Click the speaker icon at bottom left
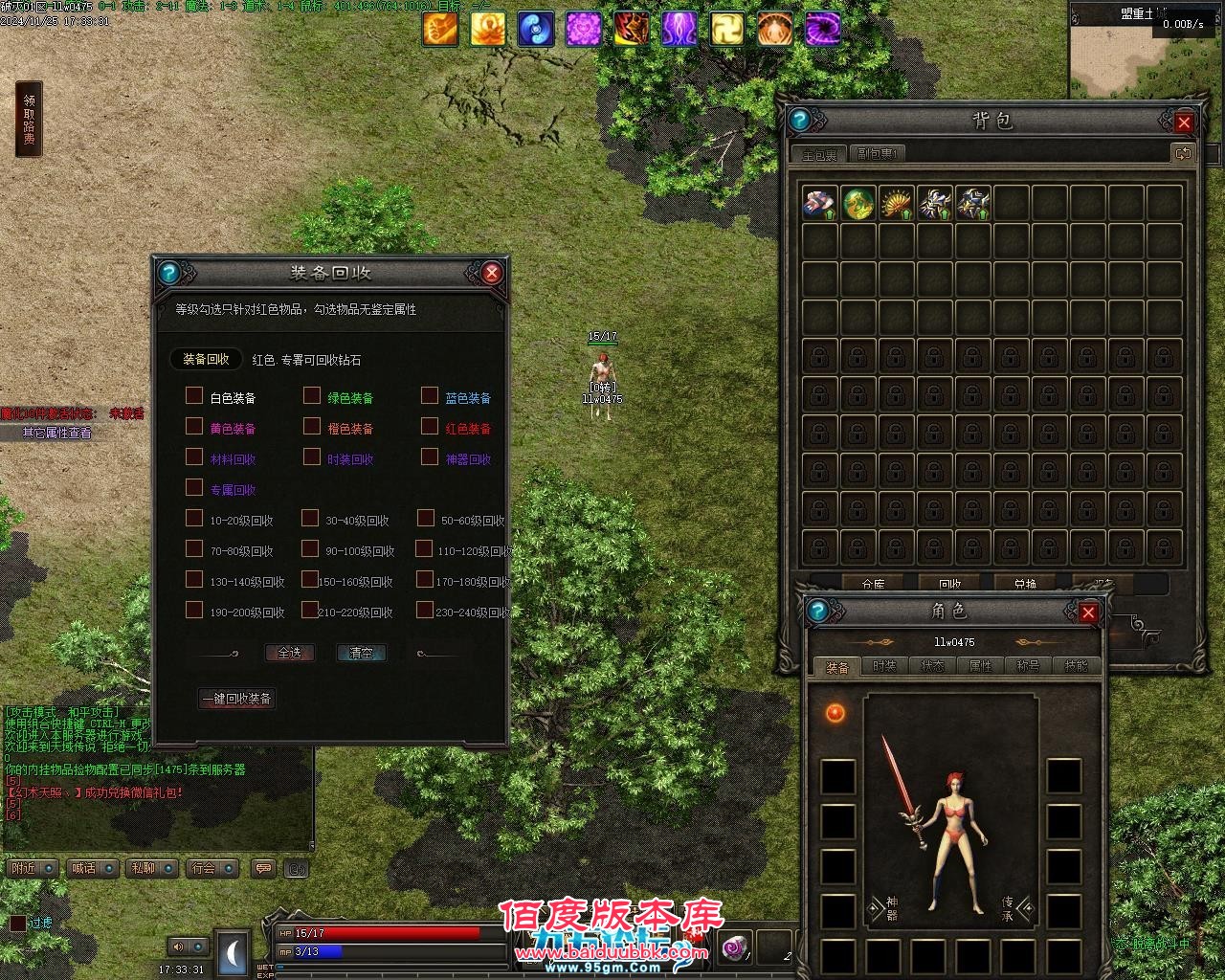The height and width of the screenshot is (980, 1225). click(x=178, y=947)
